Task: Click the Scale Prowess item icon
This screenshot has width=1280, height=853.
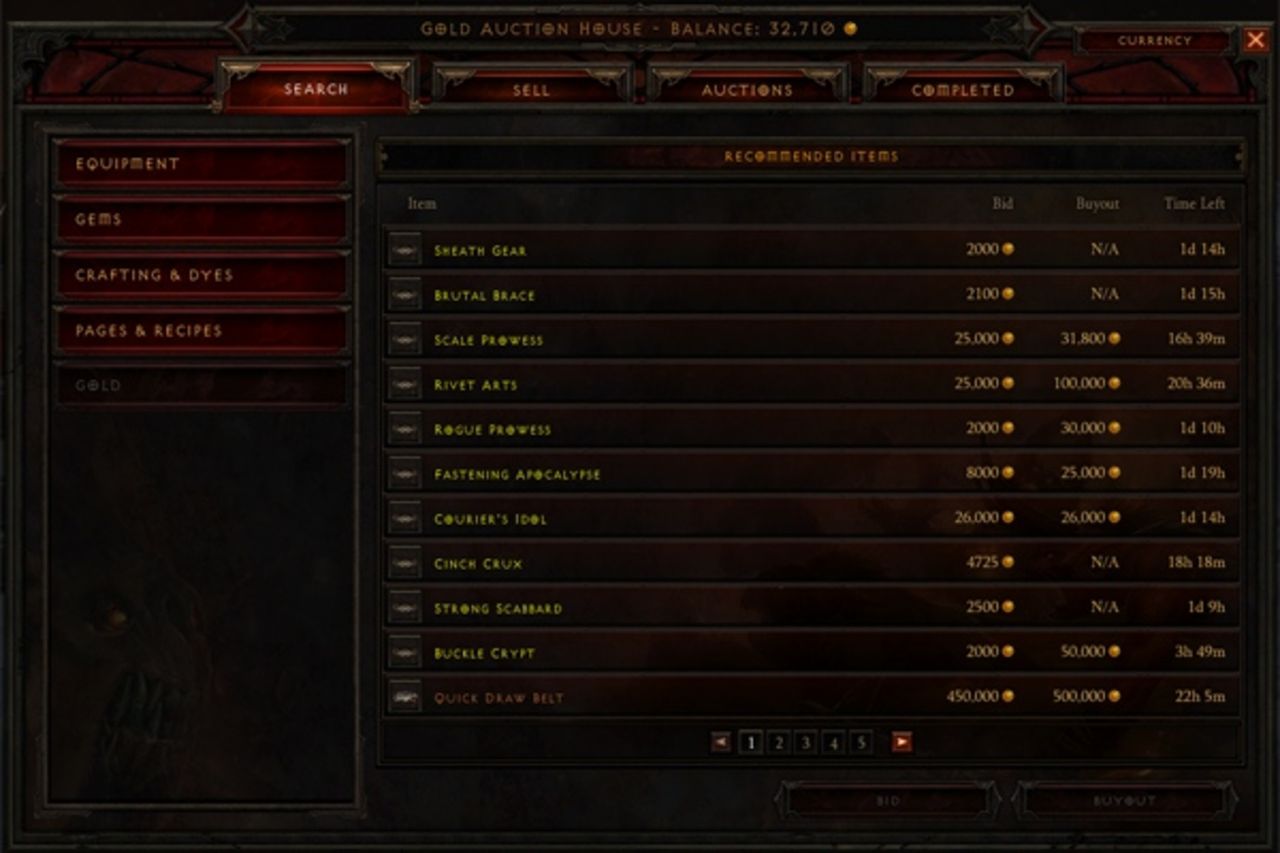Action: (x=404, y=340)
